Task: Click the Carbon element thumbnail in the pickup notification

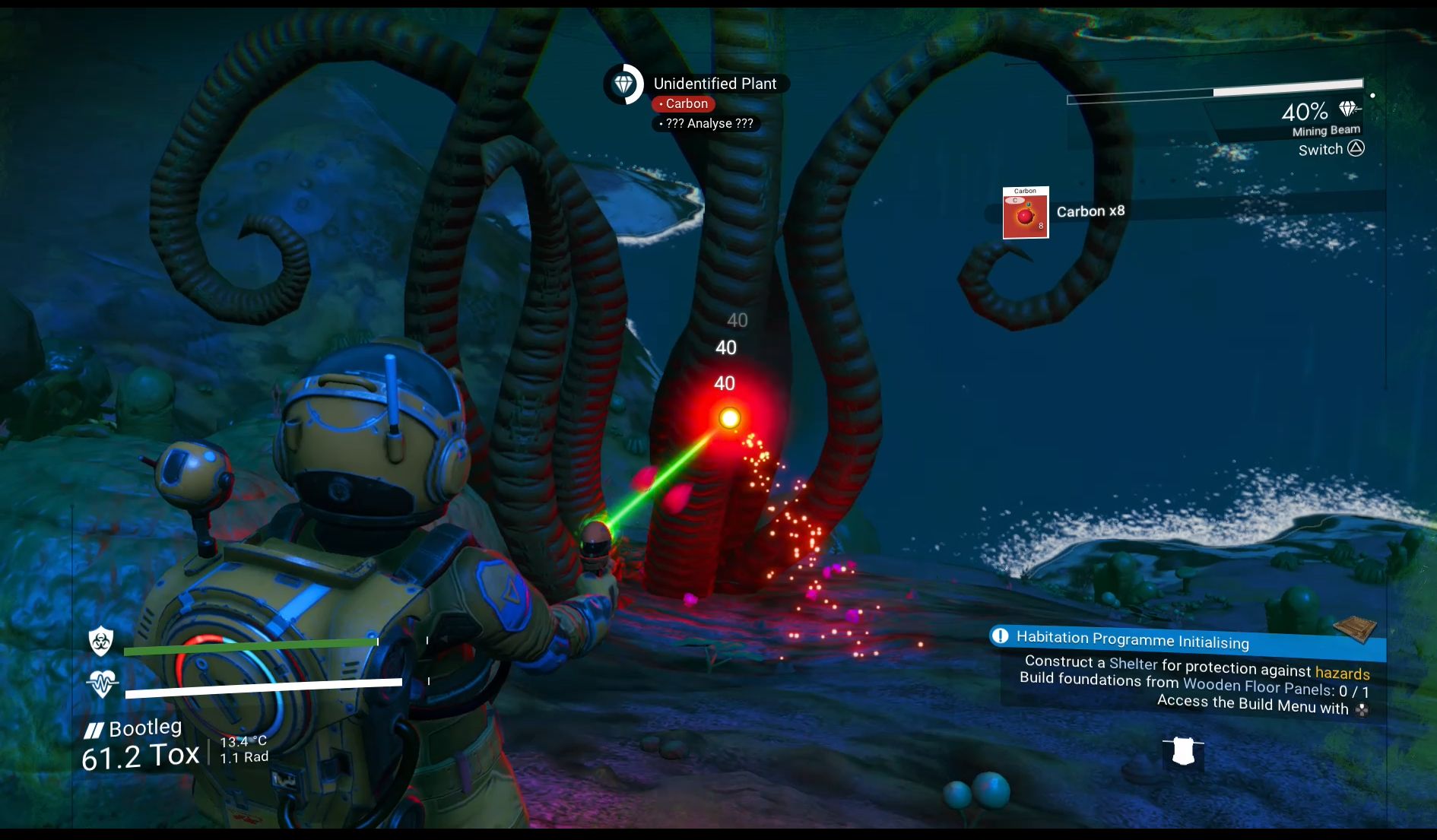Action: point(1026,214)
